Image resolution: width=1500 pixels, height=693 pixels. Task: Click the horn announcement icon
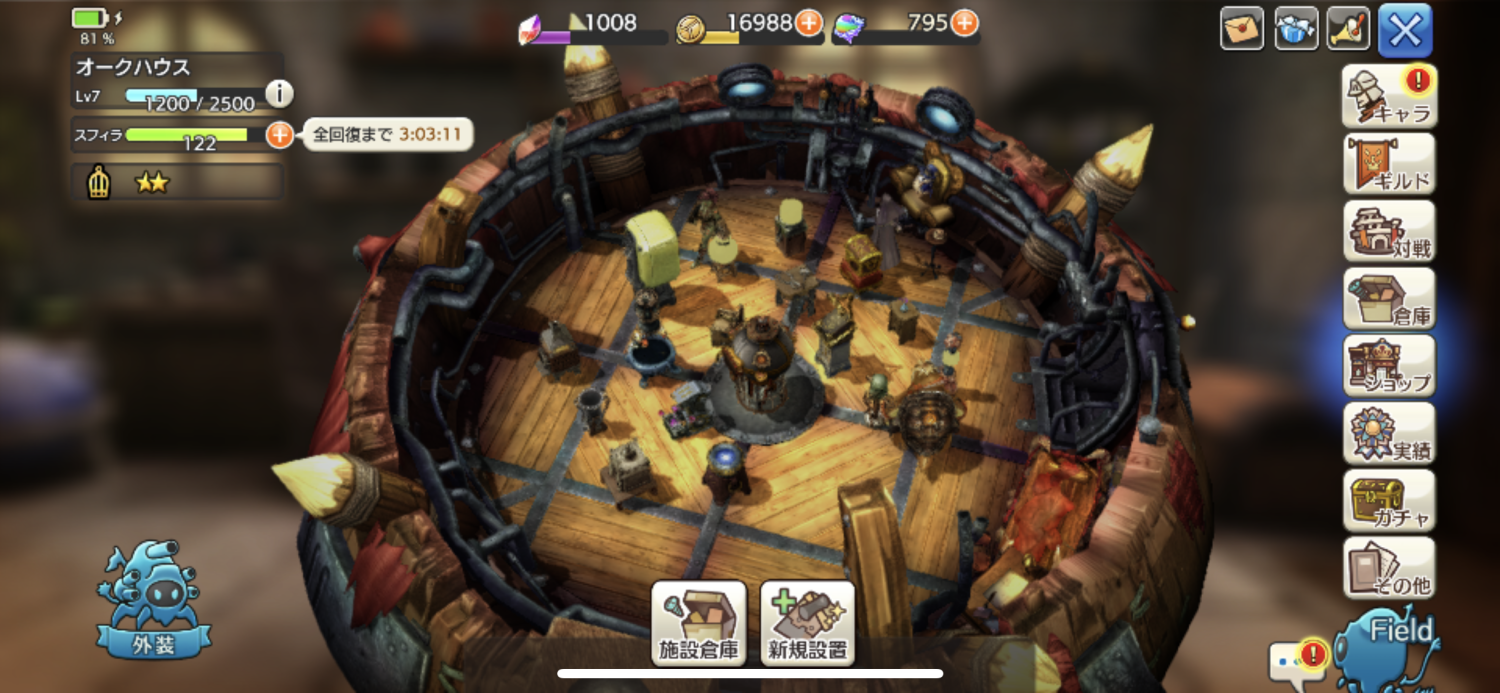pos(1348,29)
